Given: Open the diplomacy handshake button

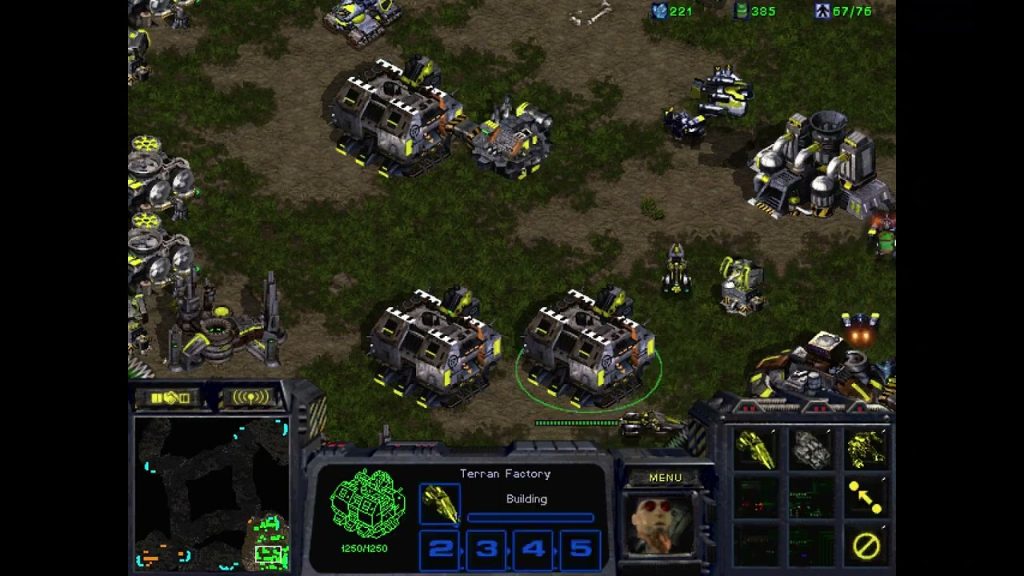Looking at the screenshot, I should (168, 397).
